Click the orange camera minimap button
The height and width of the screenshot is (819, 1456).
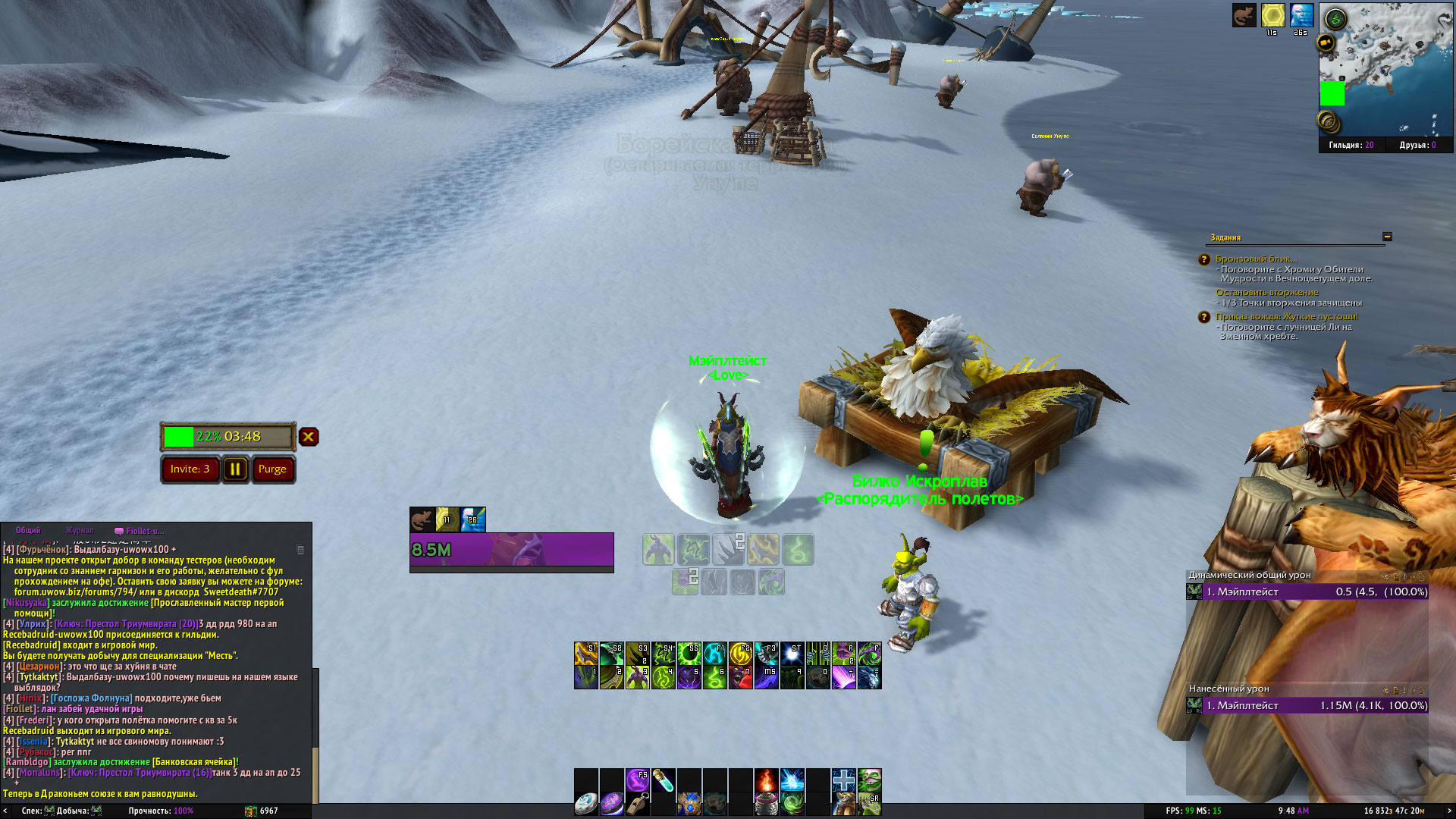pyautogui.click(x=1326, y=43)
